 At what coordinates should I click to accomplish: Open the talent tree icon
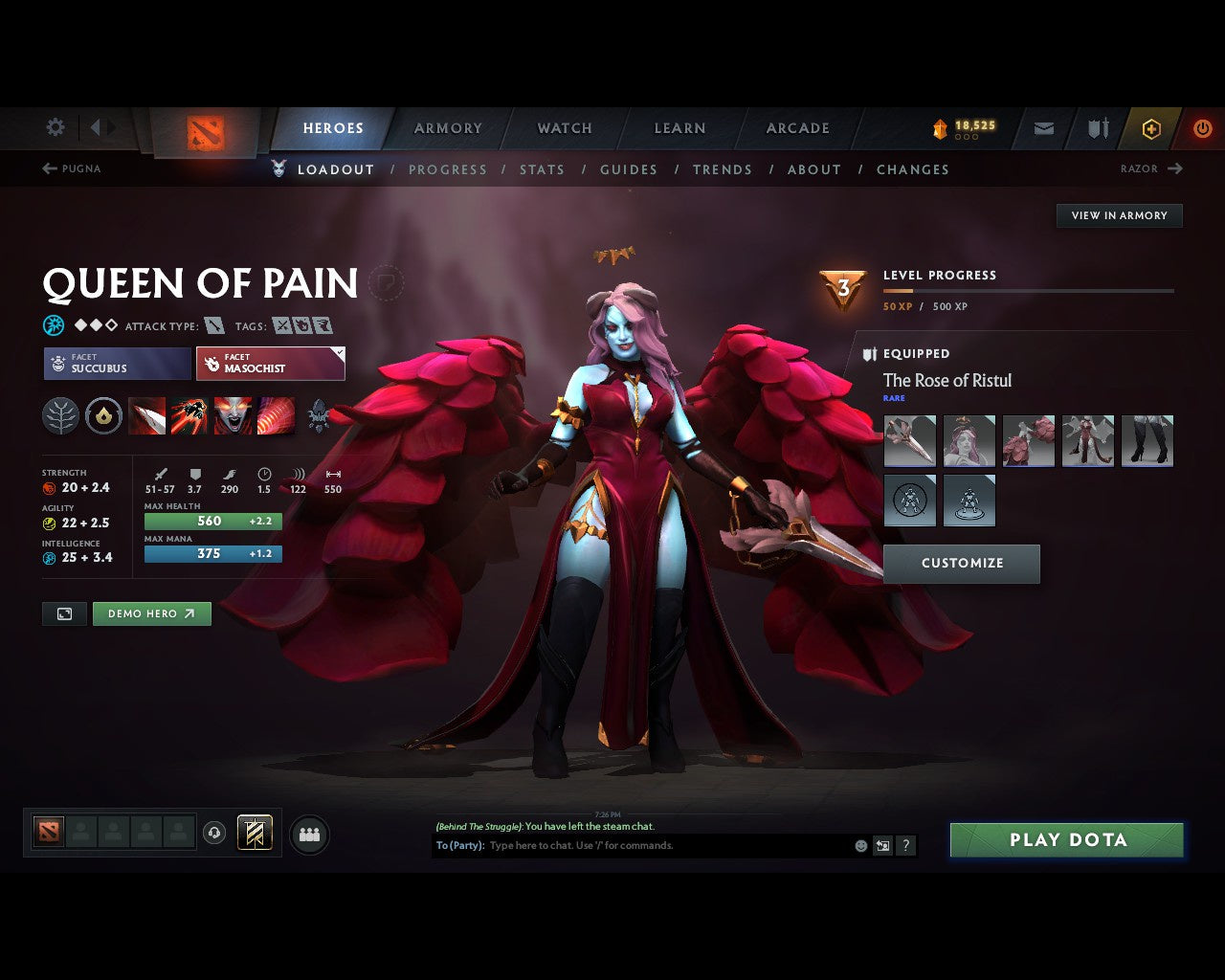click(59, 415)
